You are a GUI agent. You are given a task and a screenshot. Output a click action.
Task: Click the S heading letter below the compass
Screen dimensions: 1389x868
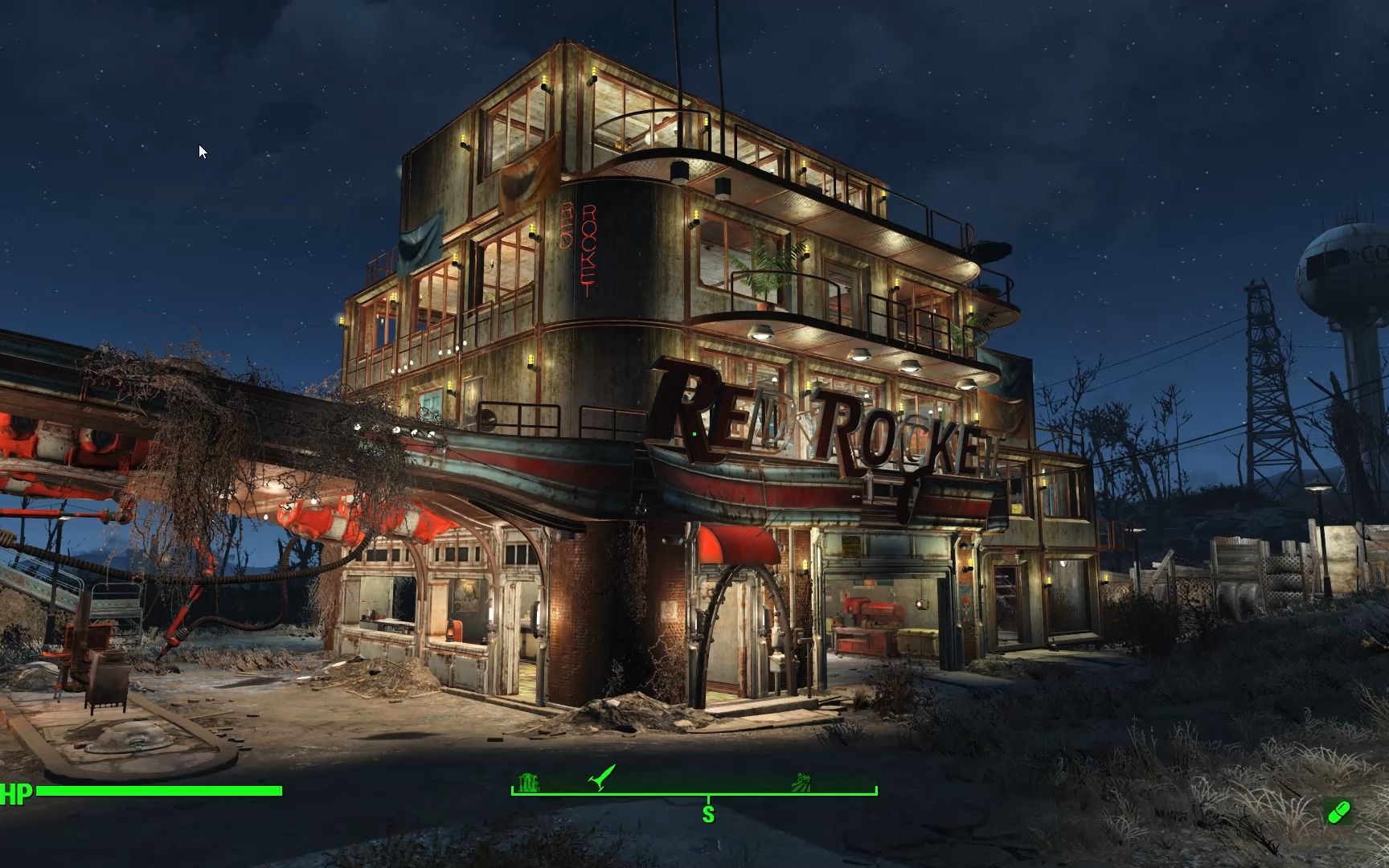(x=708, y=814)
